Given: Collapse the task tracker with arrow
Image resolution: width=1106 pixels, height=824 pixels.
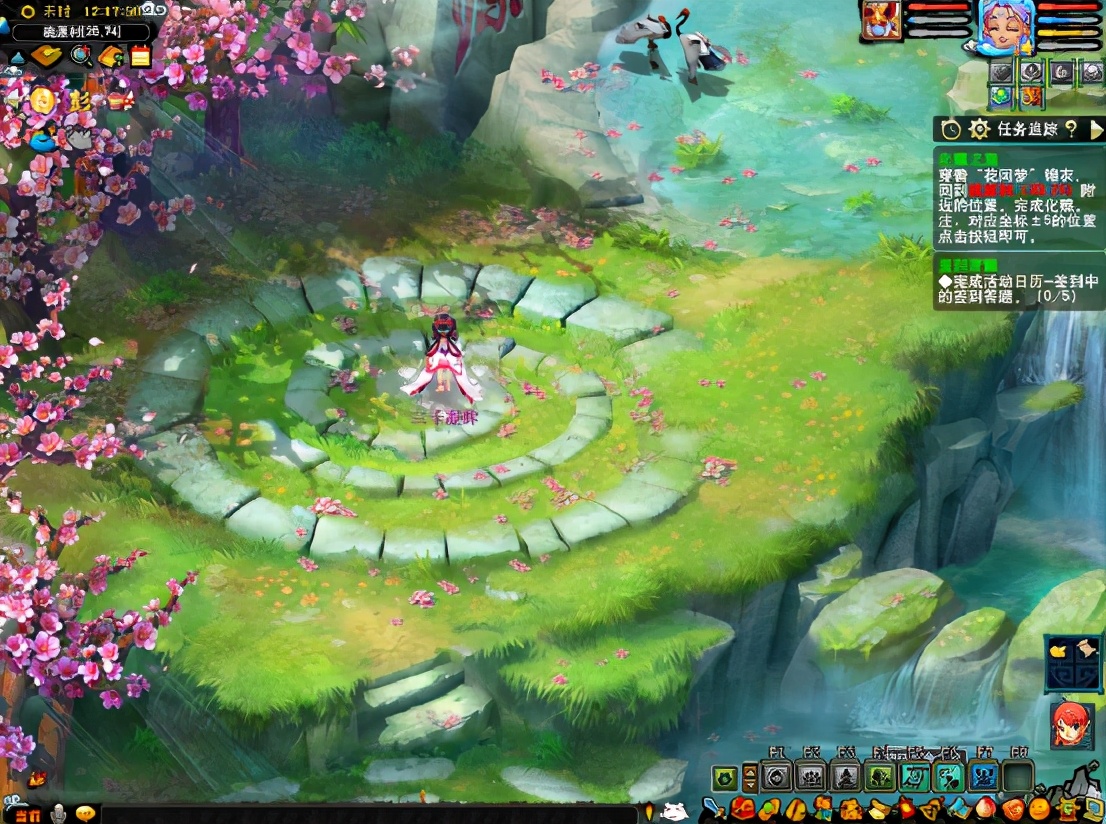Looking at the screenshot, I should point(1096,129).
